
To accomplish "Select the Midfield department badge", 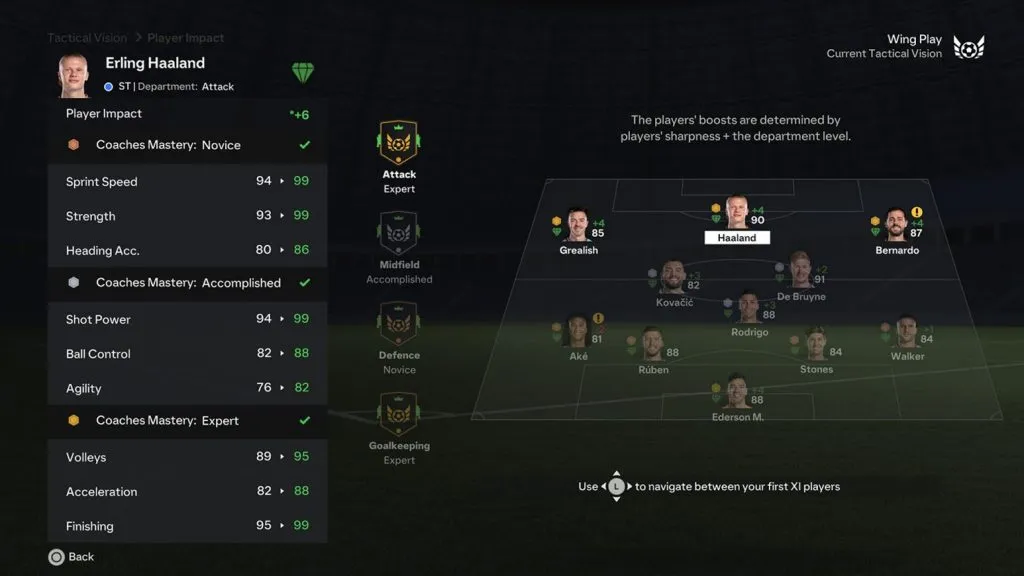I will coord(399,236).
